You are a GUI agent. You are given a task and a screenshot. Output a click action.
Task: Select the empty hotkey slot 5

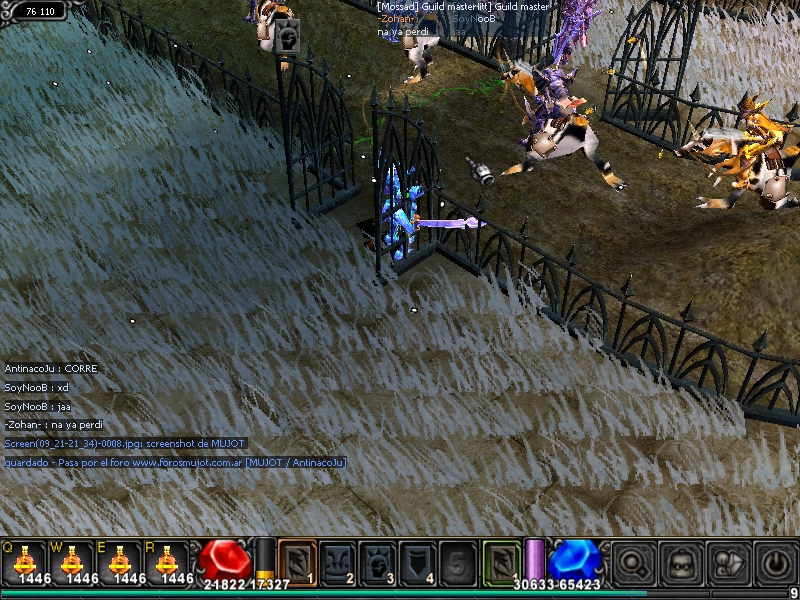click(459, 561)
